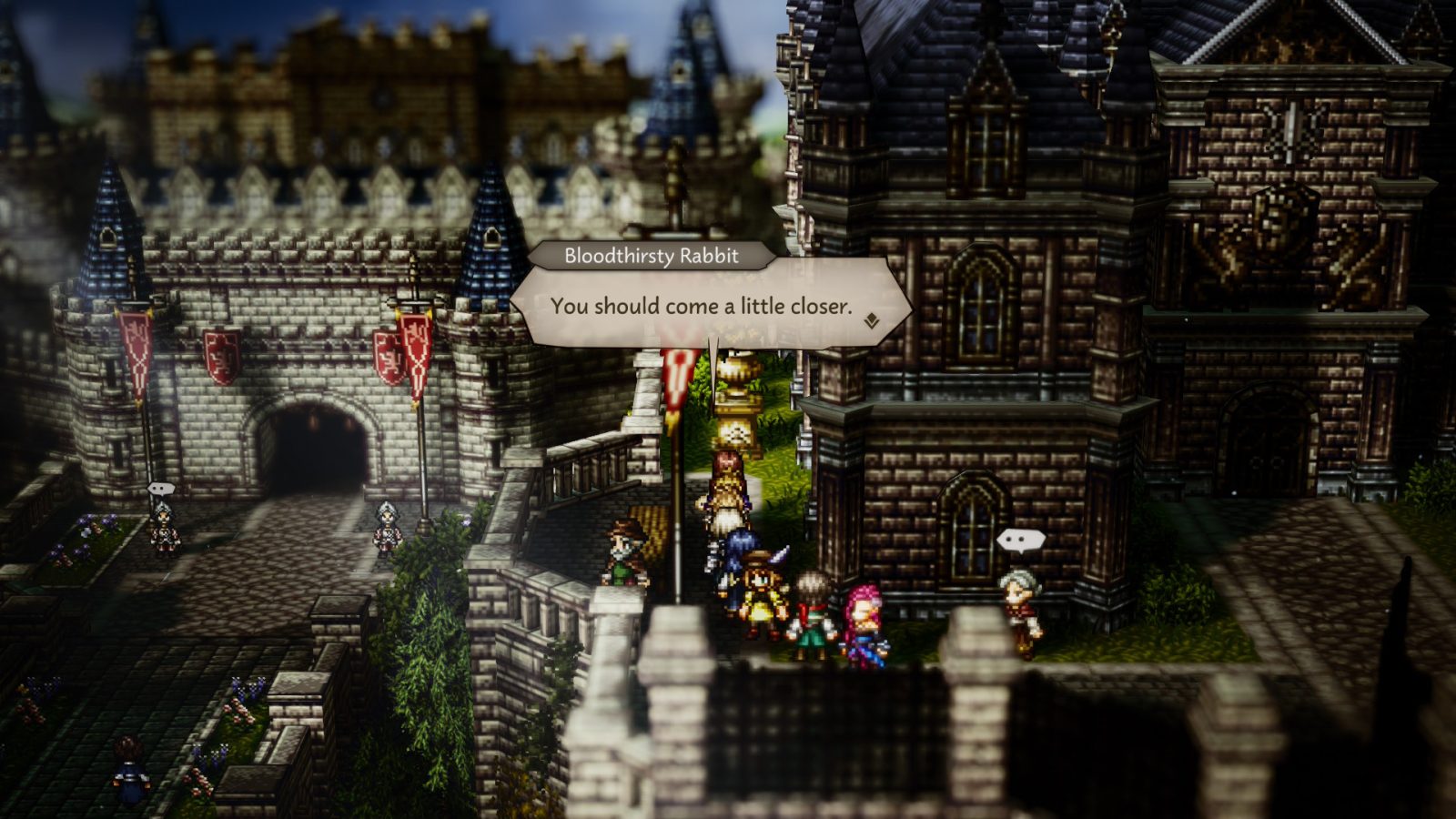Screen dimensions: 1456x819
Task: Select the Bloodthirsty Rabbit name plate
Action: point(652,257)
